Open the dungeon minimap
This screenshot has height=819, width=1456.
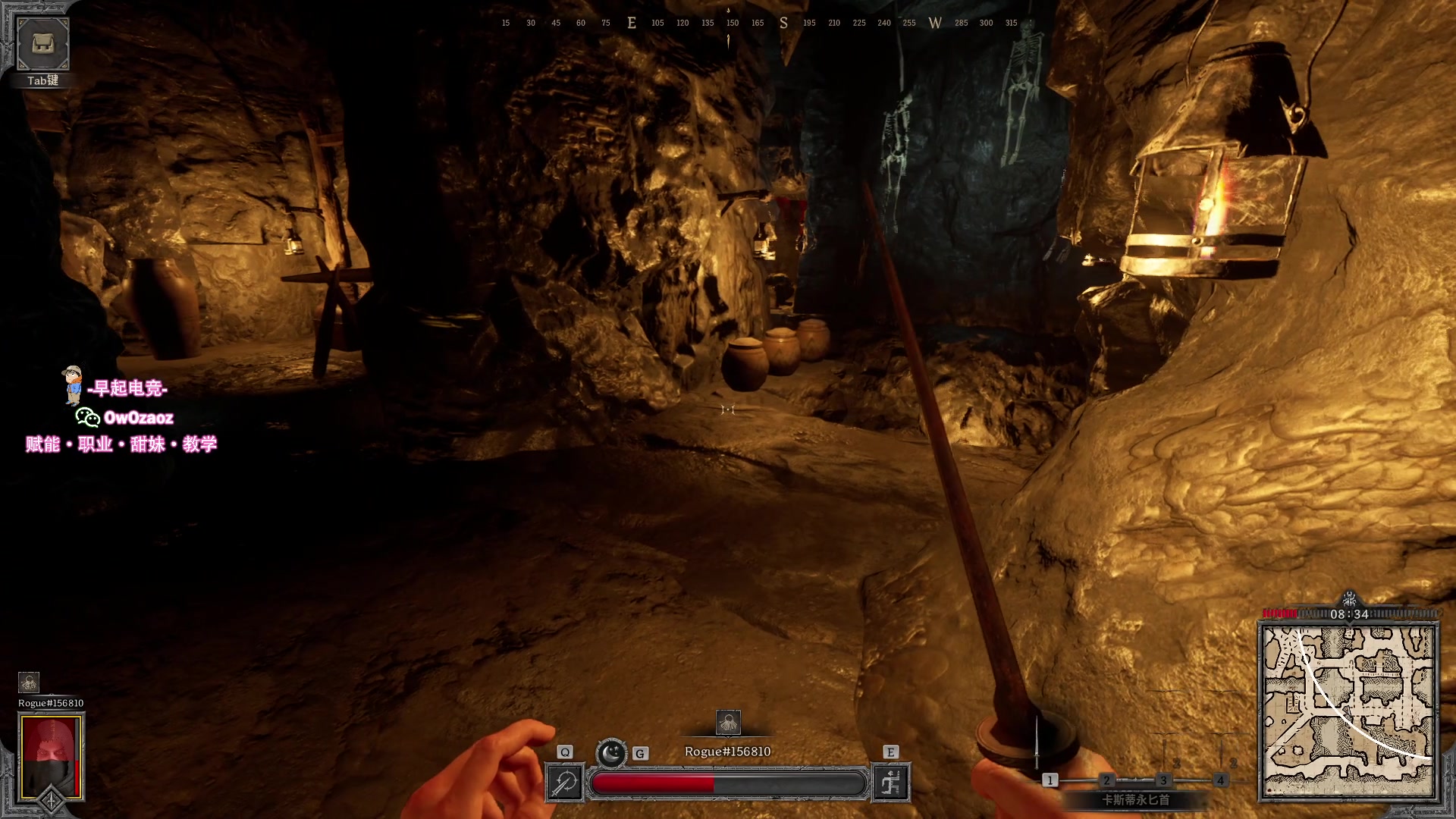[1348, 712]
